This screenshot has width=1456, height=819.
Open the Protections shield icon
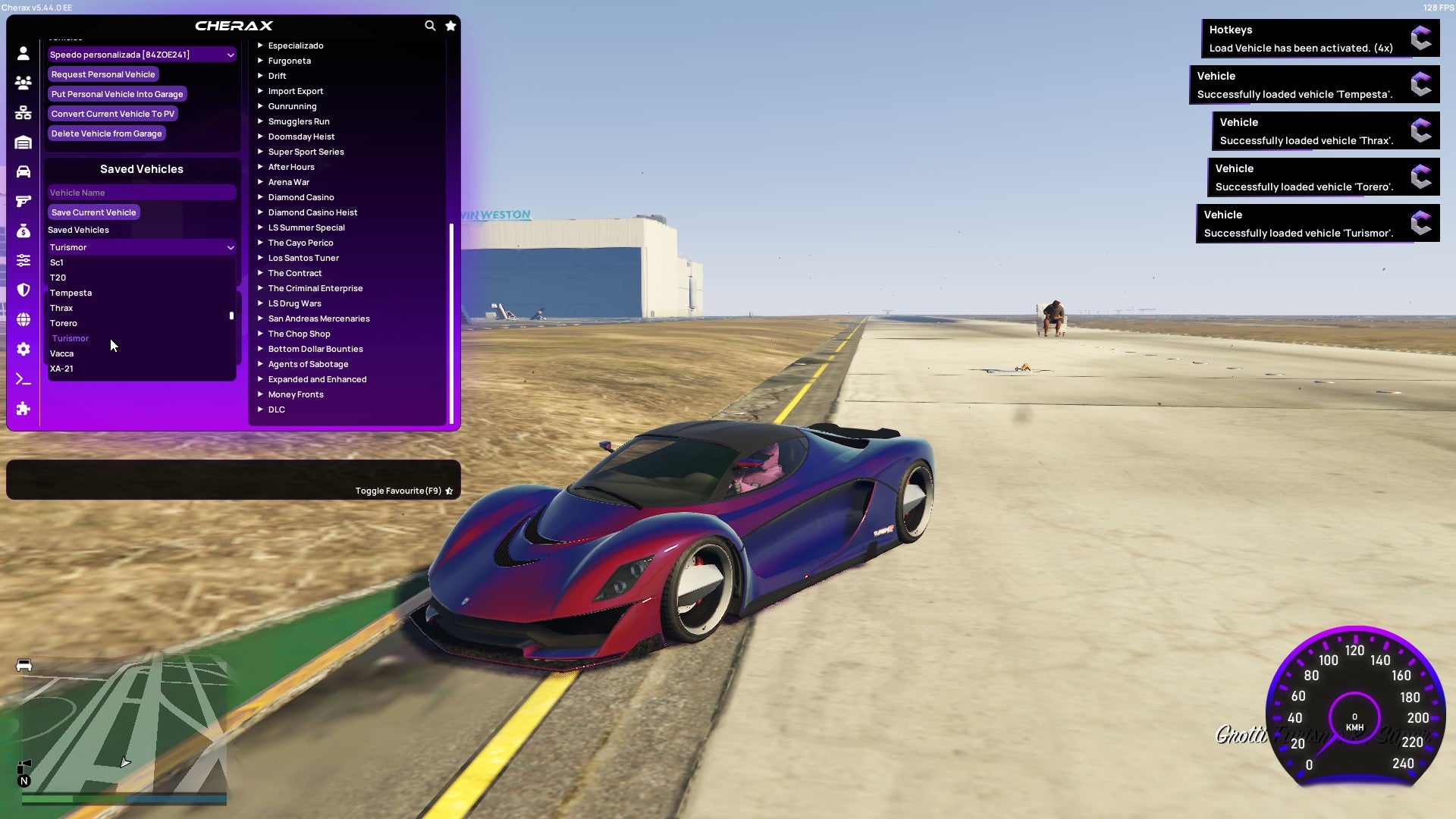23,290
